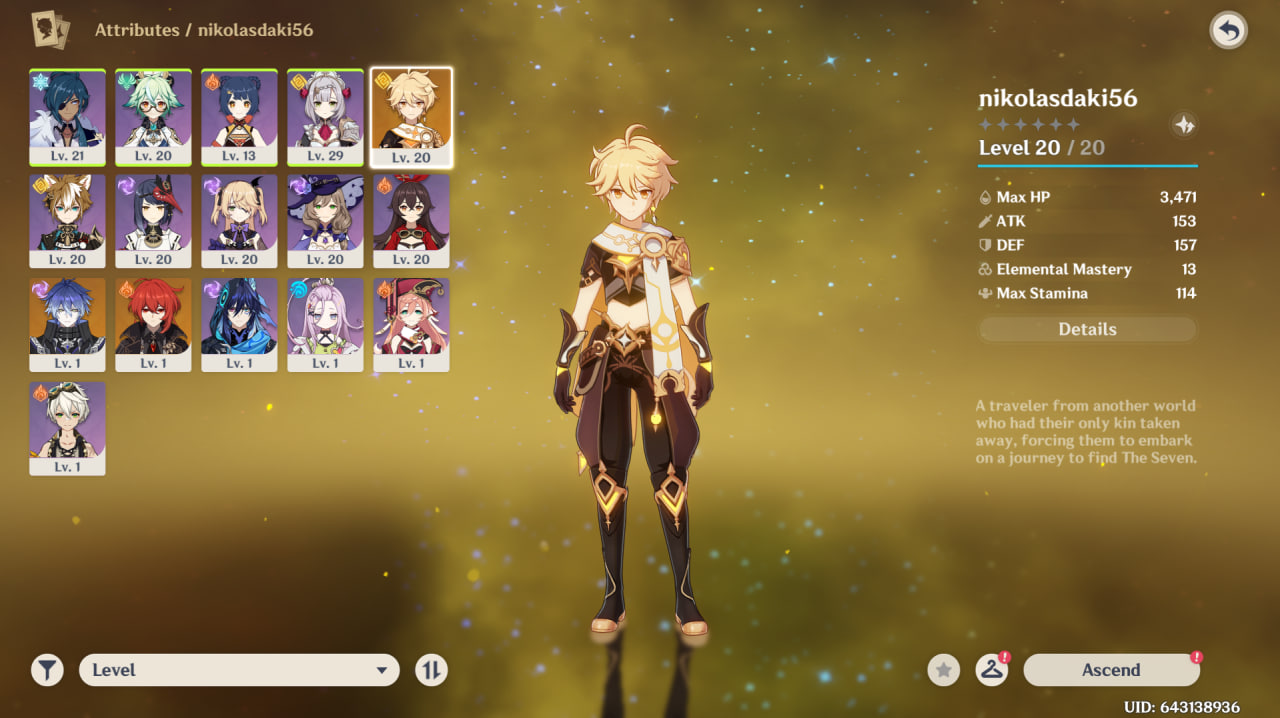The image size is (1280, 718).
Task: Mark the character with the star icon
Action: click(x=943, y=670)
